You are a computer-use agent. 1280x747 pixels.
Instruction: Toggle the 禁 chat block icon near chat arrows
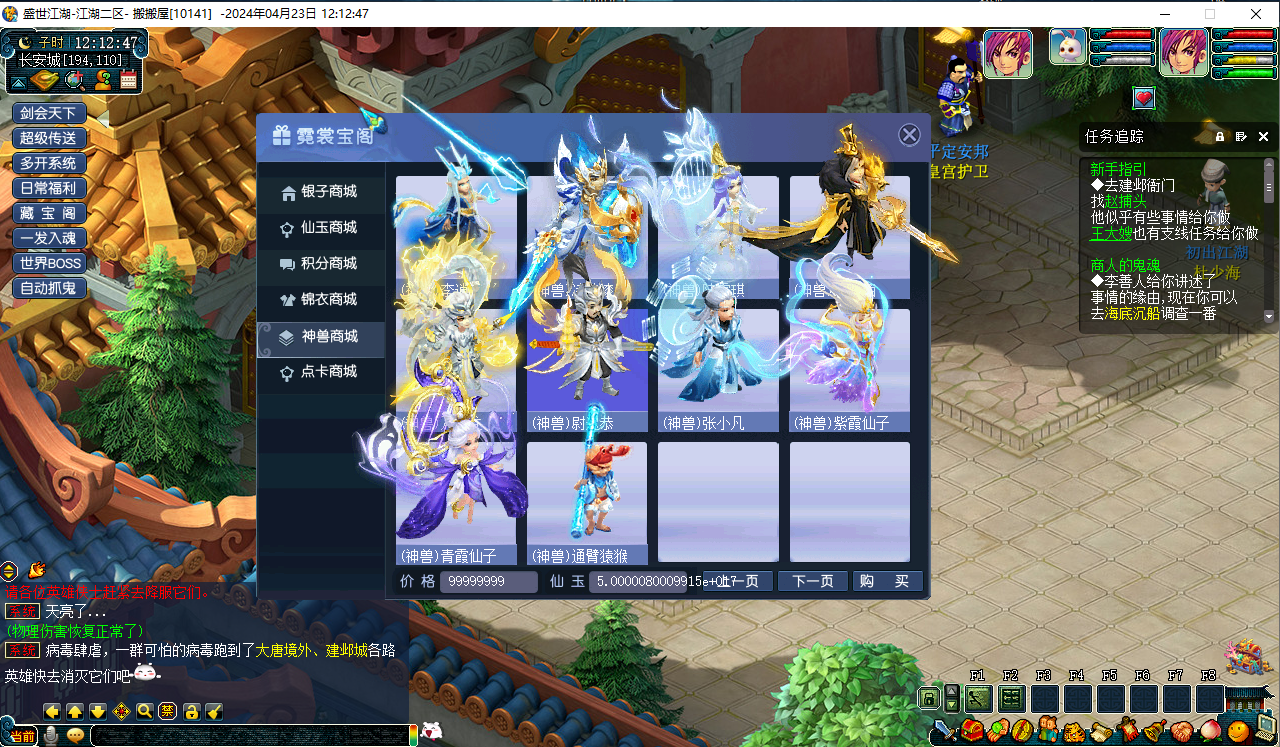[x=168, y=710]
